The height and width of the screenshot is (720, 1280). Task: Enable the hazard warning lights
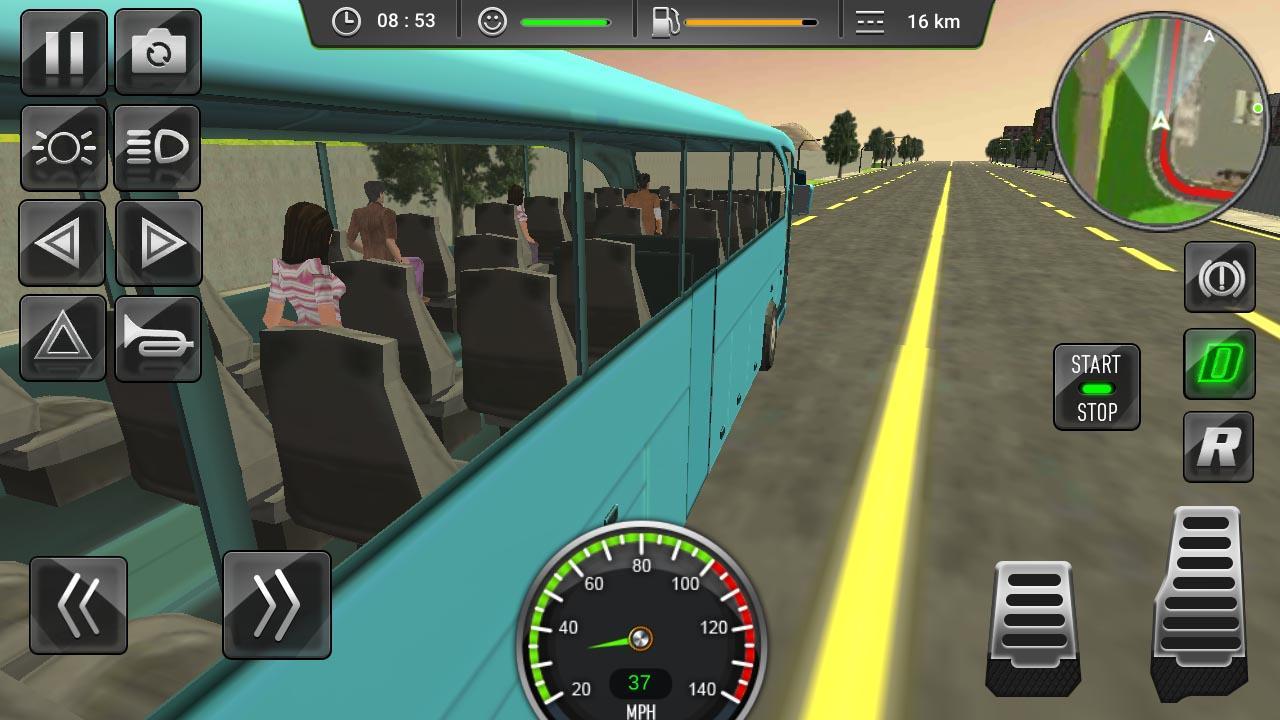62,338
